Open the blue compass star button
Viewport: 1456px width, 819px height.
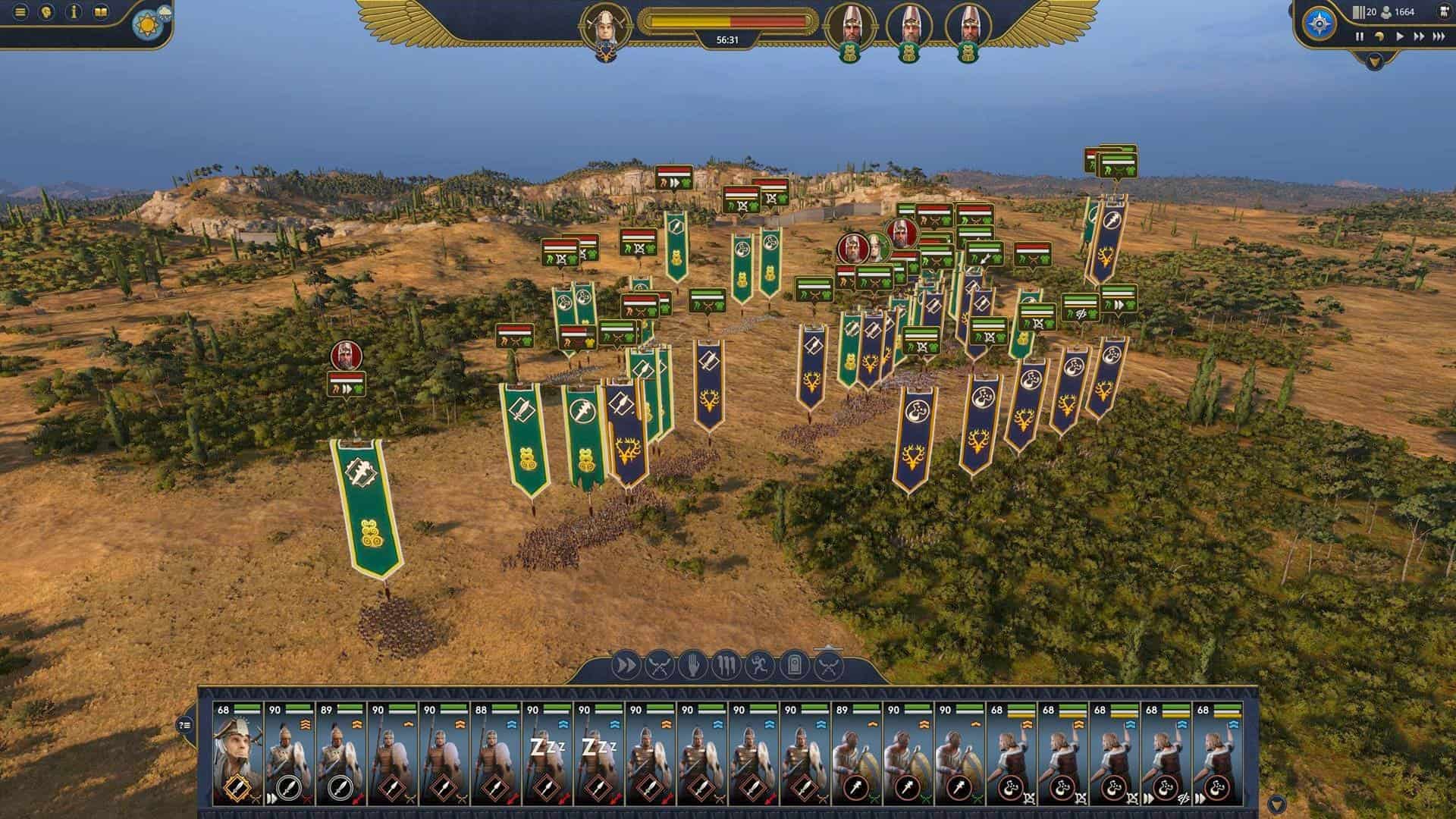(1320, 23)
